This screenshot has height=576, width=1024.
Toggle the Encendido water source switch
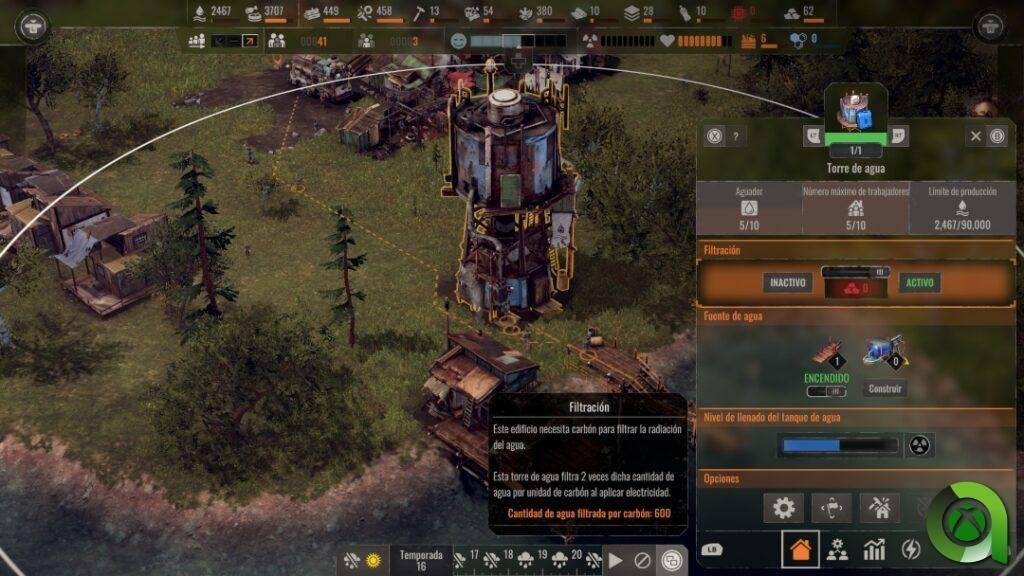click(826, 392)
